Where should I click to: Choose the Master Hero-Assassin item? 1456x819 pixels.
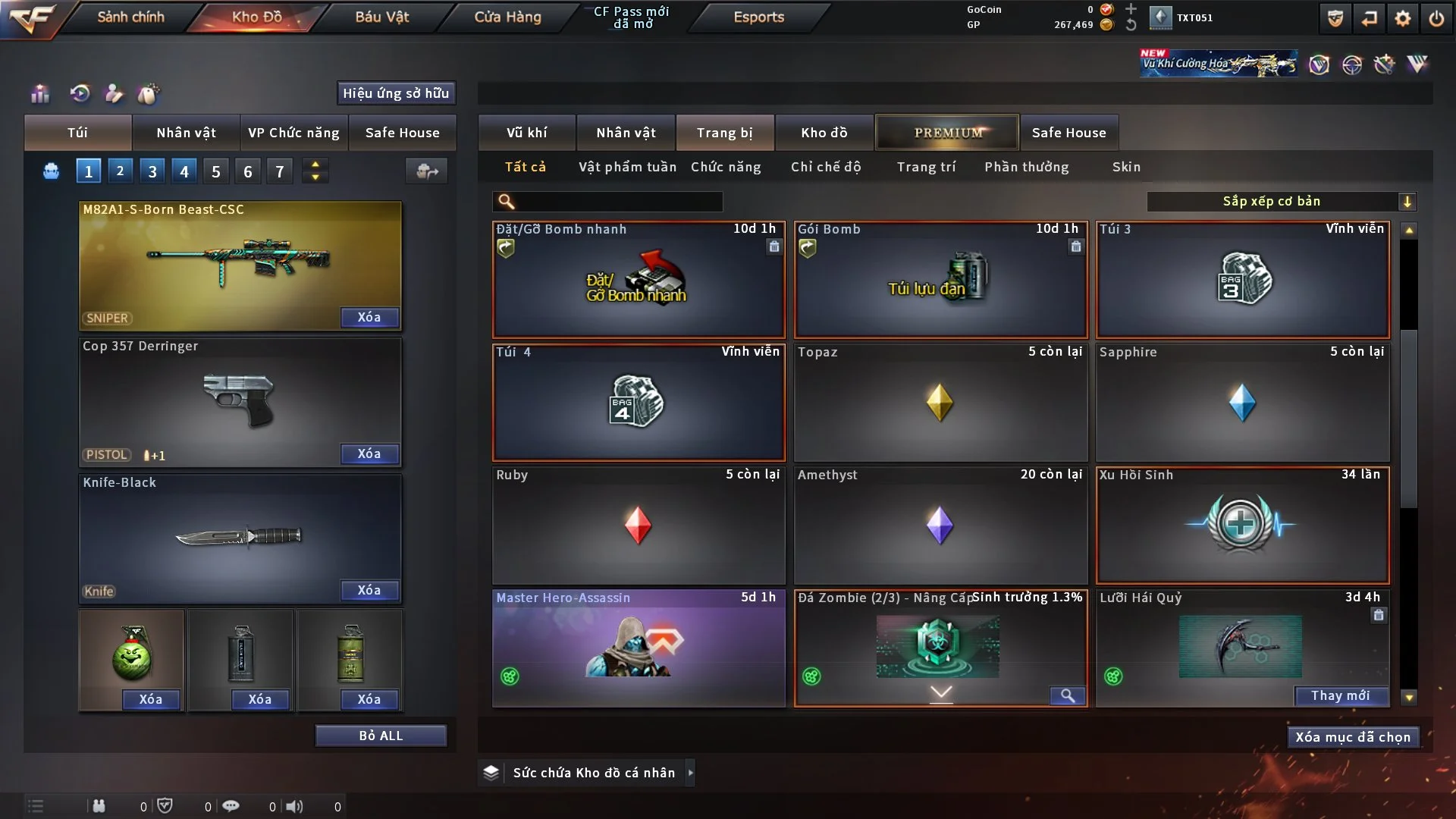click(x=638, y=648)
